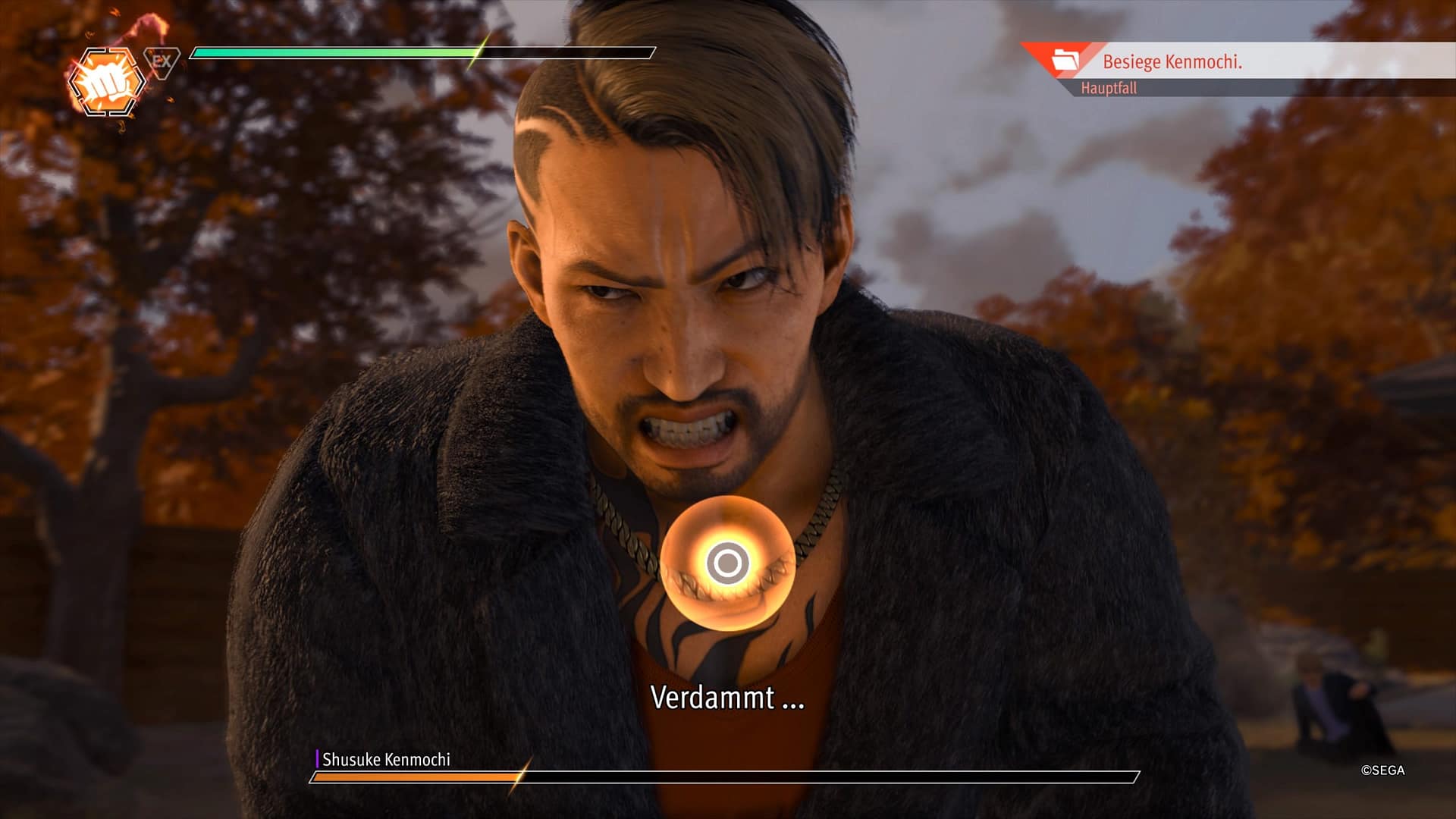The width and height of the screenshot is (1456, 819).
Task: Click the folder icon beside the objective
Action: point(1065,61)
